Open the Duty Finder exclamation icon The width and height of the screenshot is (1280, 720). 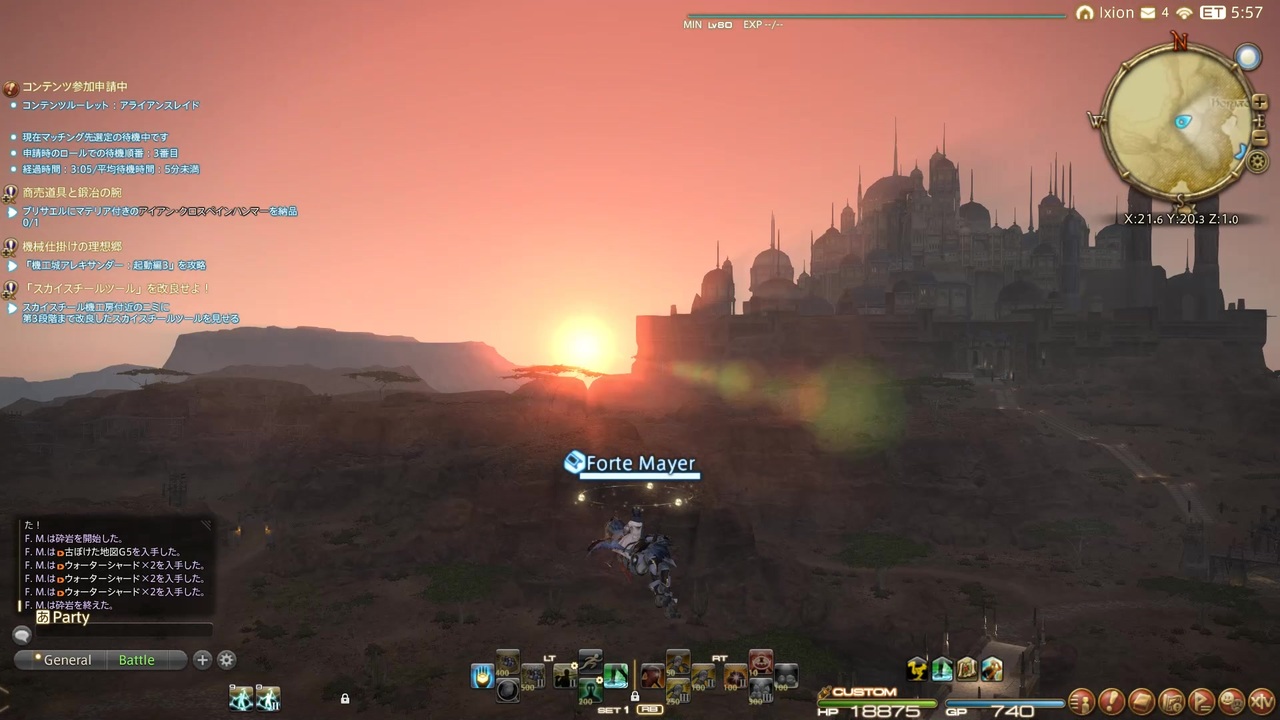pyautogui.click(x=1110, y=702)
